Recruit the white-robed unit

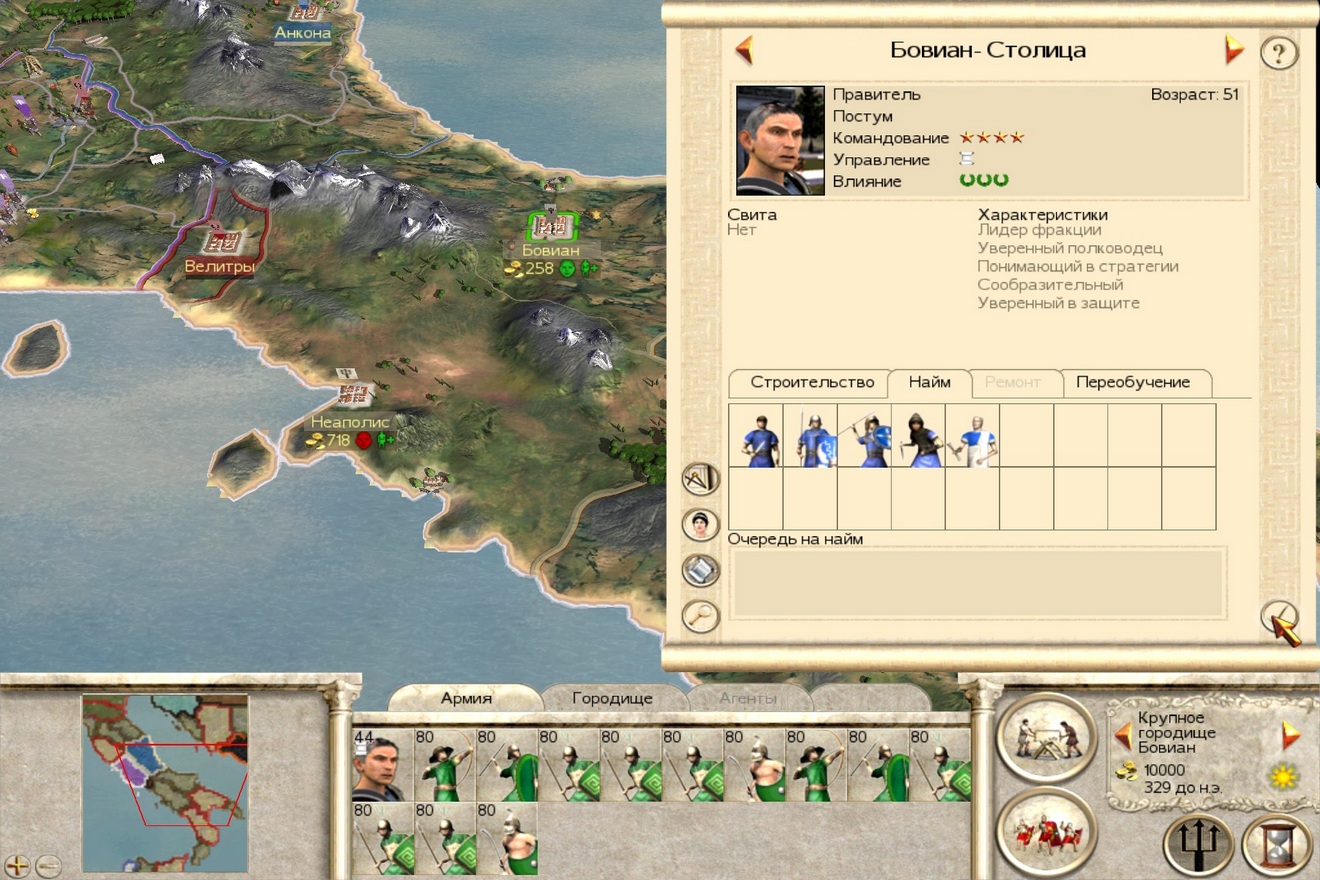coord(972,436)
